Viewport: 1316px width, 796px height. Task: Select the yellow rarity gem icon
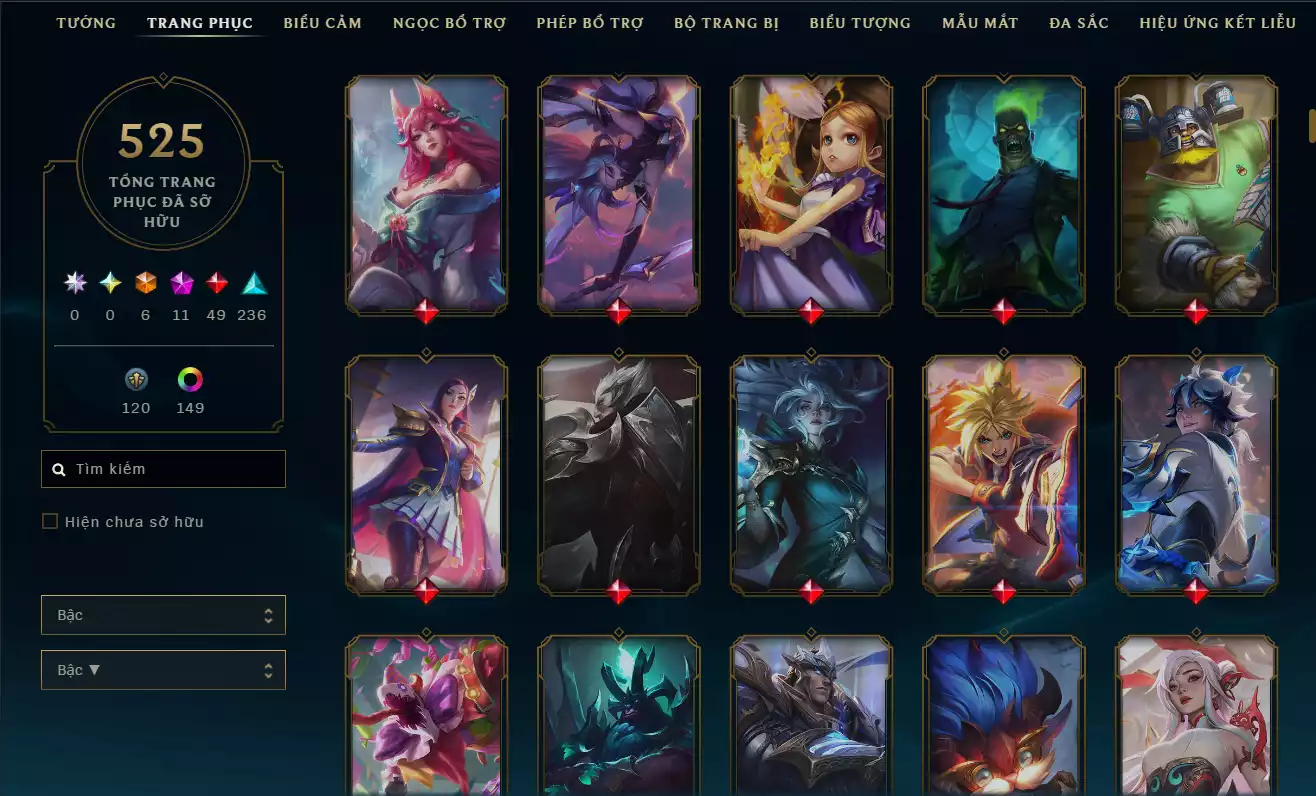[109, 283]
